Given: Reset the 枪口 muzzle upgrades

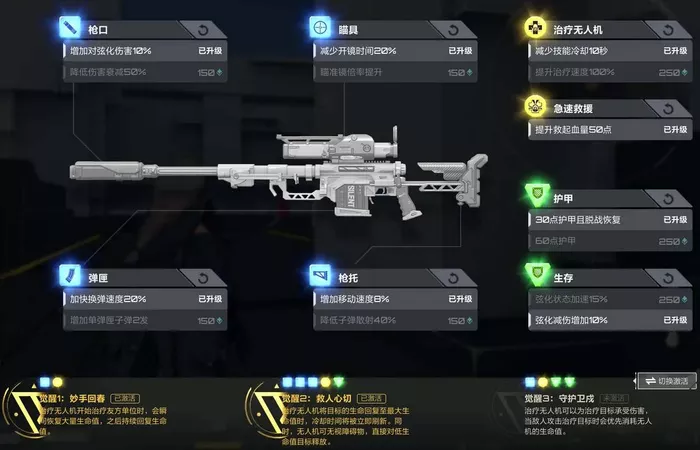Looking at the screenshot, I should 205,30.
